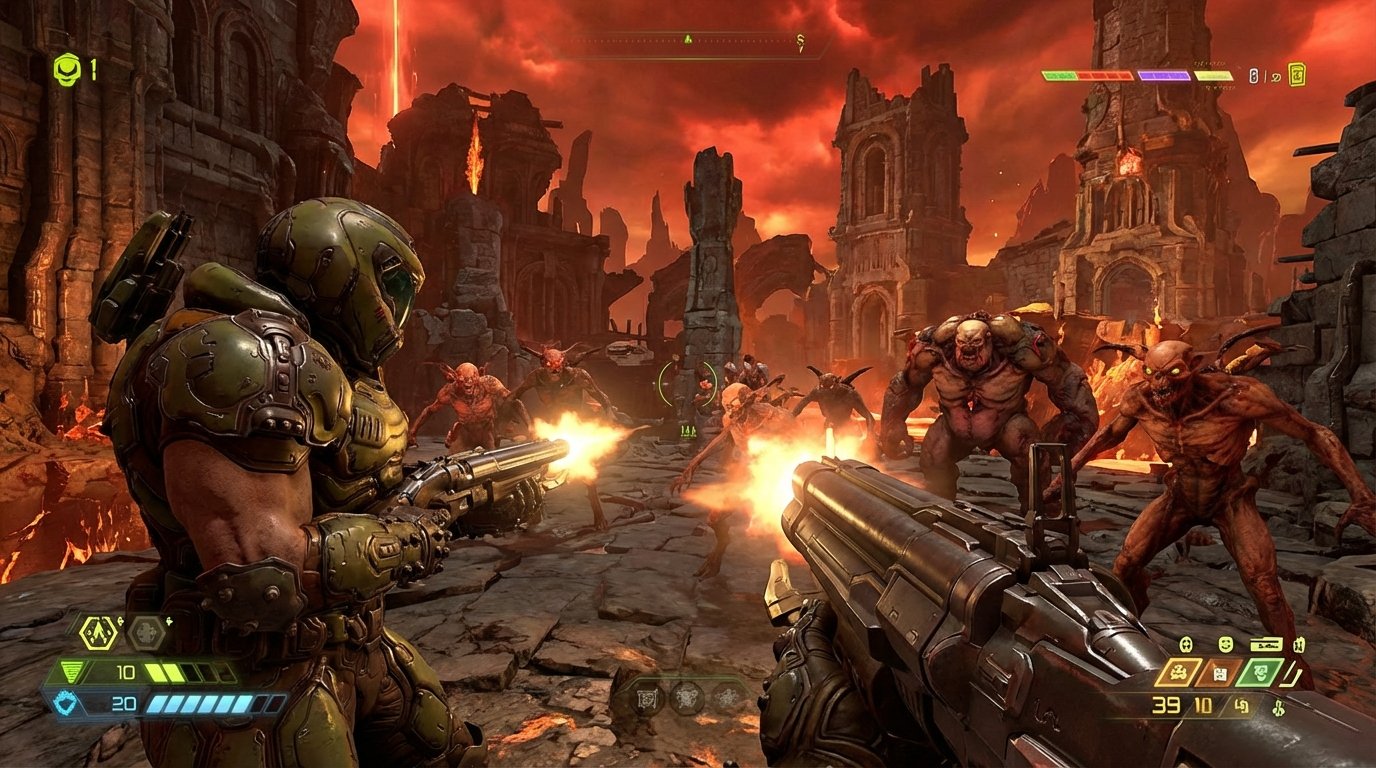Select the grayed-out frag grenade hexagon icon
1376x768 pixels.
pyautogui.click(x=144, y=633)
